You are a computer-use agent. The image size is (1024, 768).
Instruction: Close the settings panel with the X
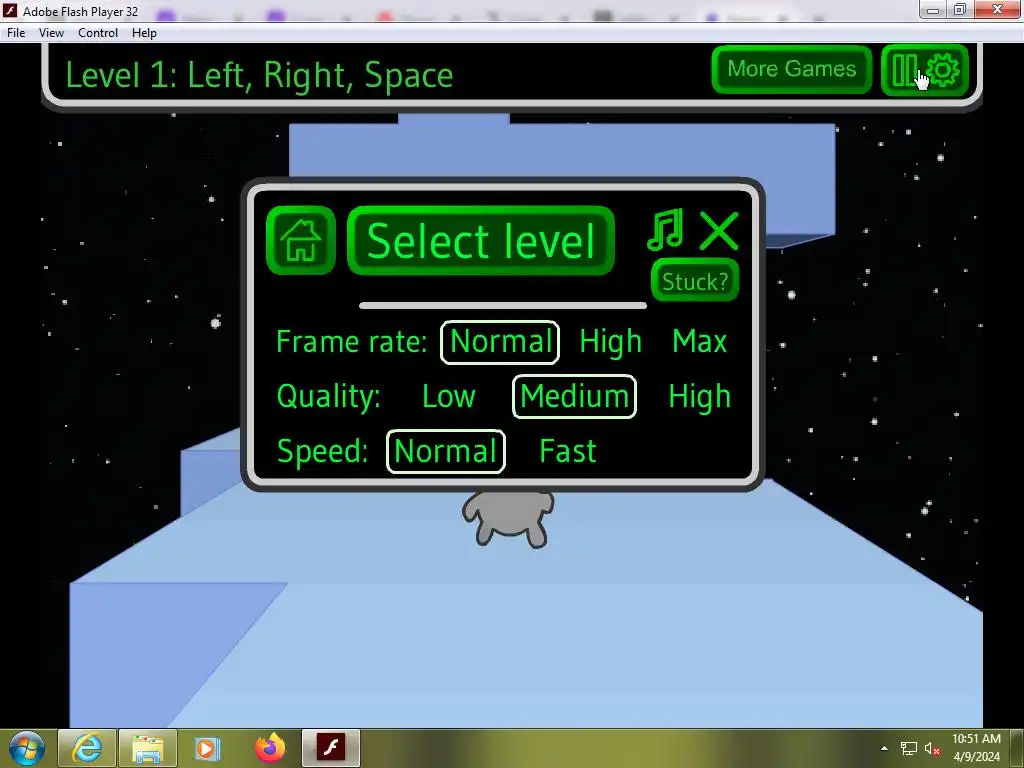tap(718, 231)
